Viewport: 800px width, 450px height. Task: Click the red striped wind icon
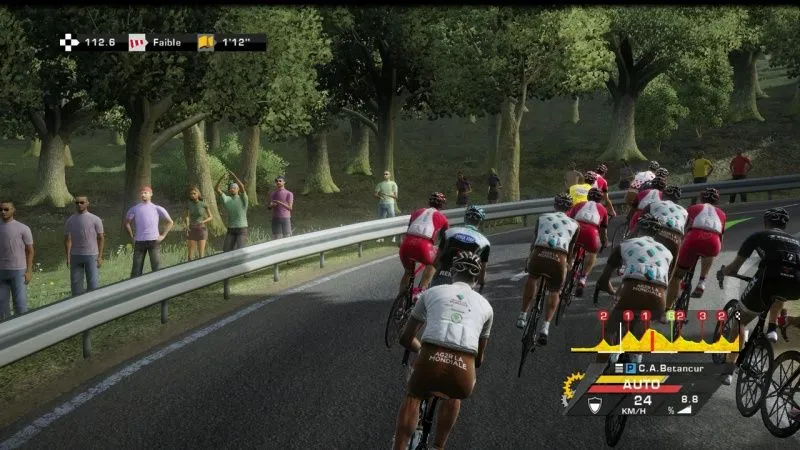click(x=137, y=43)
